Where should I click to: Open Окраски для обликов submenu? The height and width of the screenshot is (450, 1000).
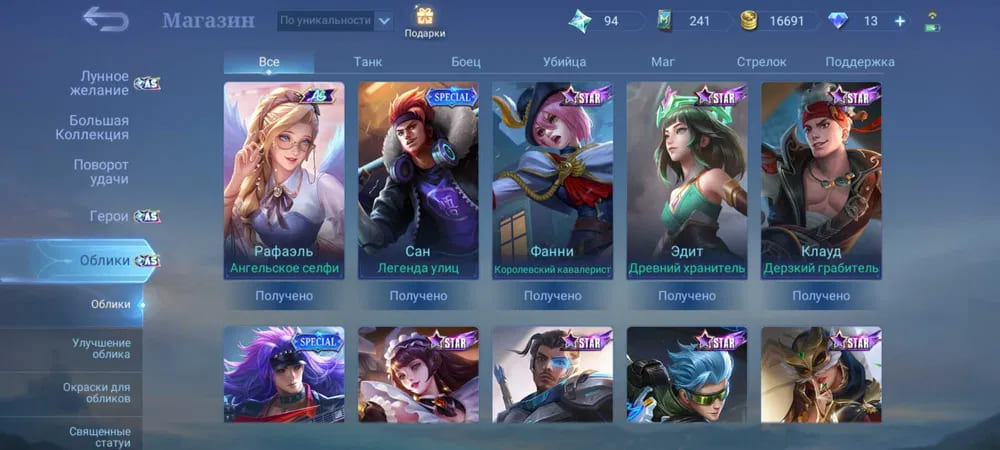pyautogui.click(x=101, y=392)
